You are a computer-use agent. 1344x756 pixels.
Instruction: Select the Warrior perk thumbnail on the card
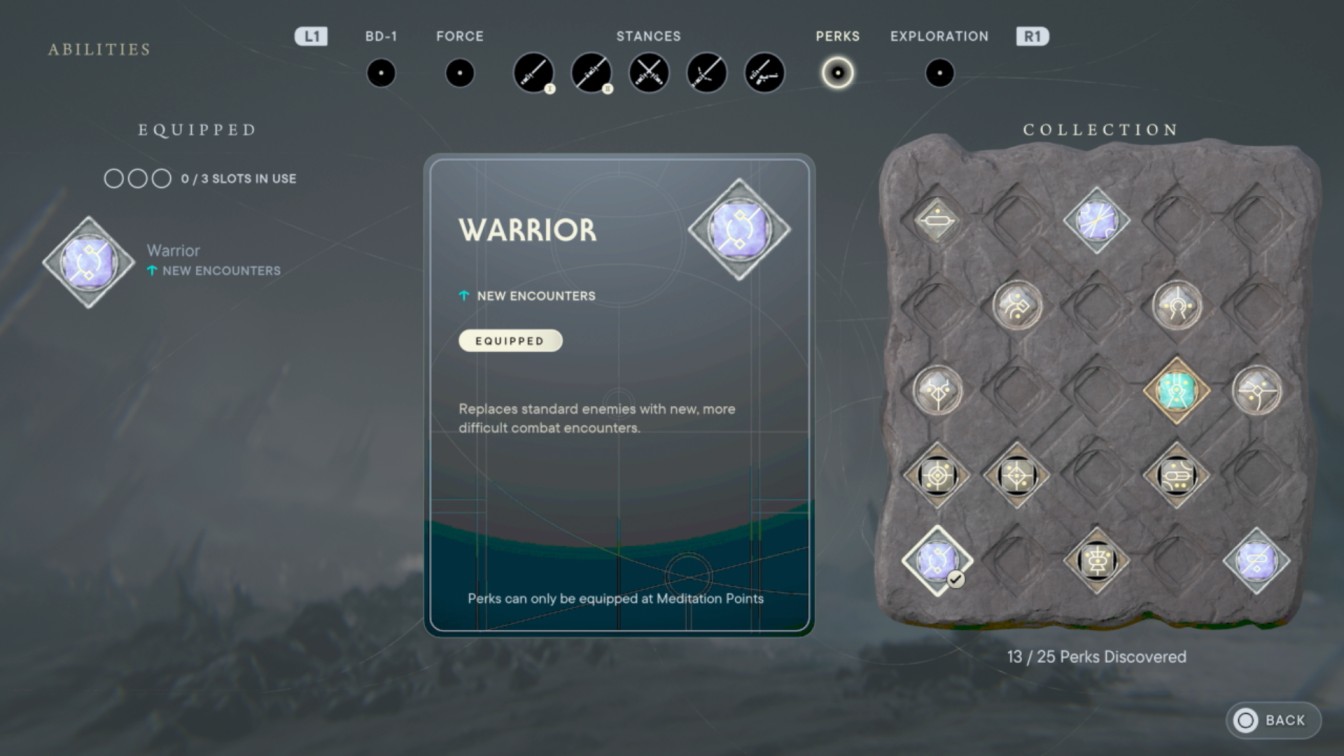741,230
